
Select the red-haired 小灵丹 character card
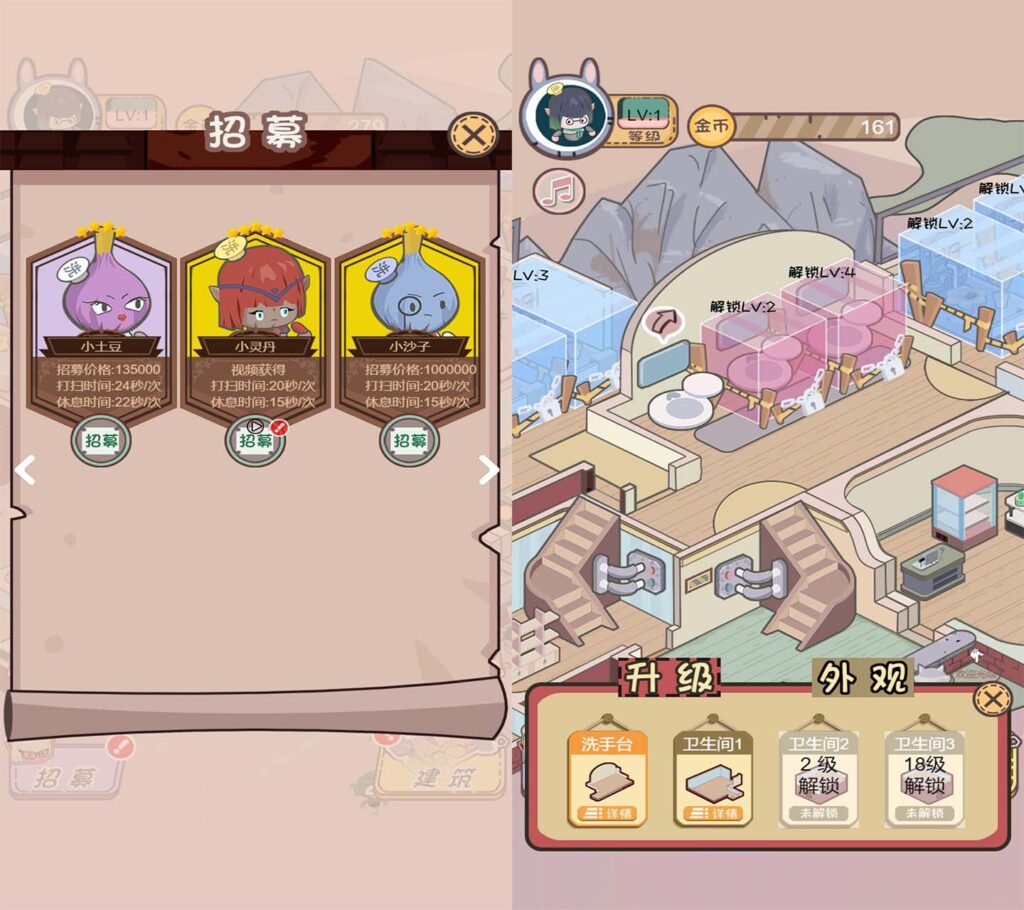(x=255, y=320)
